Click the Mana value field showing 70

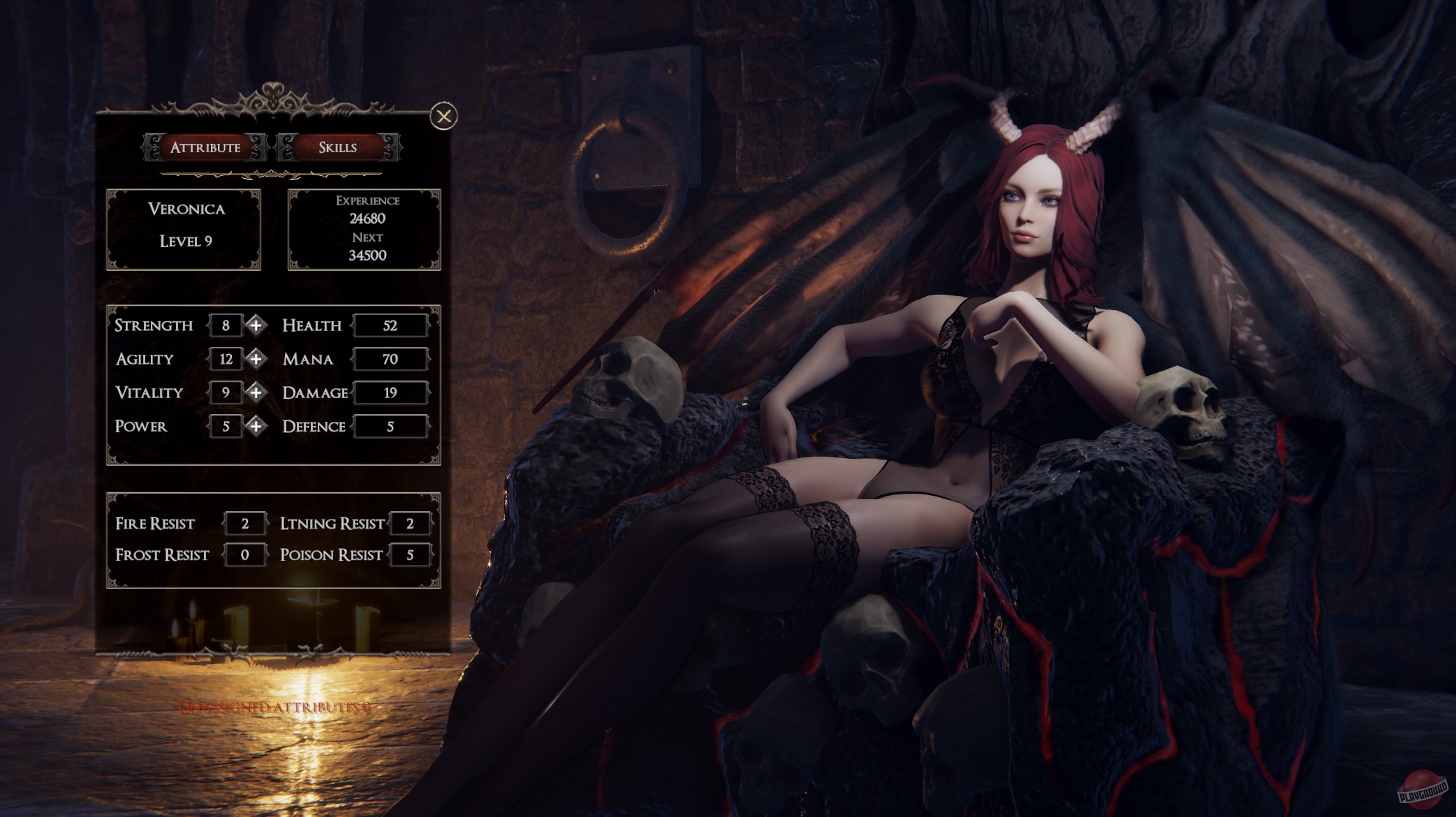point(391,359)
